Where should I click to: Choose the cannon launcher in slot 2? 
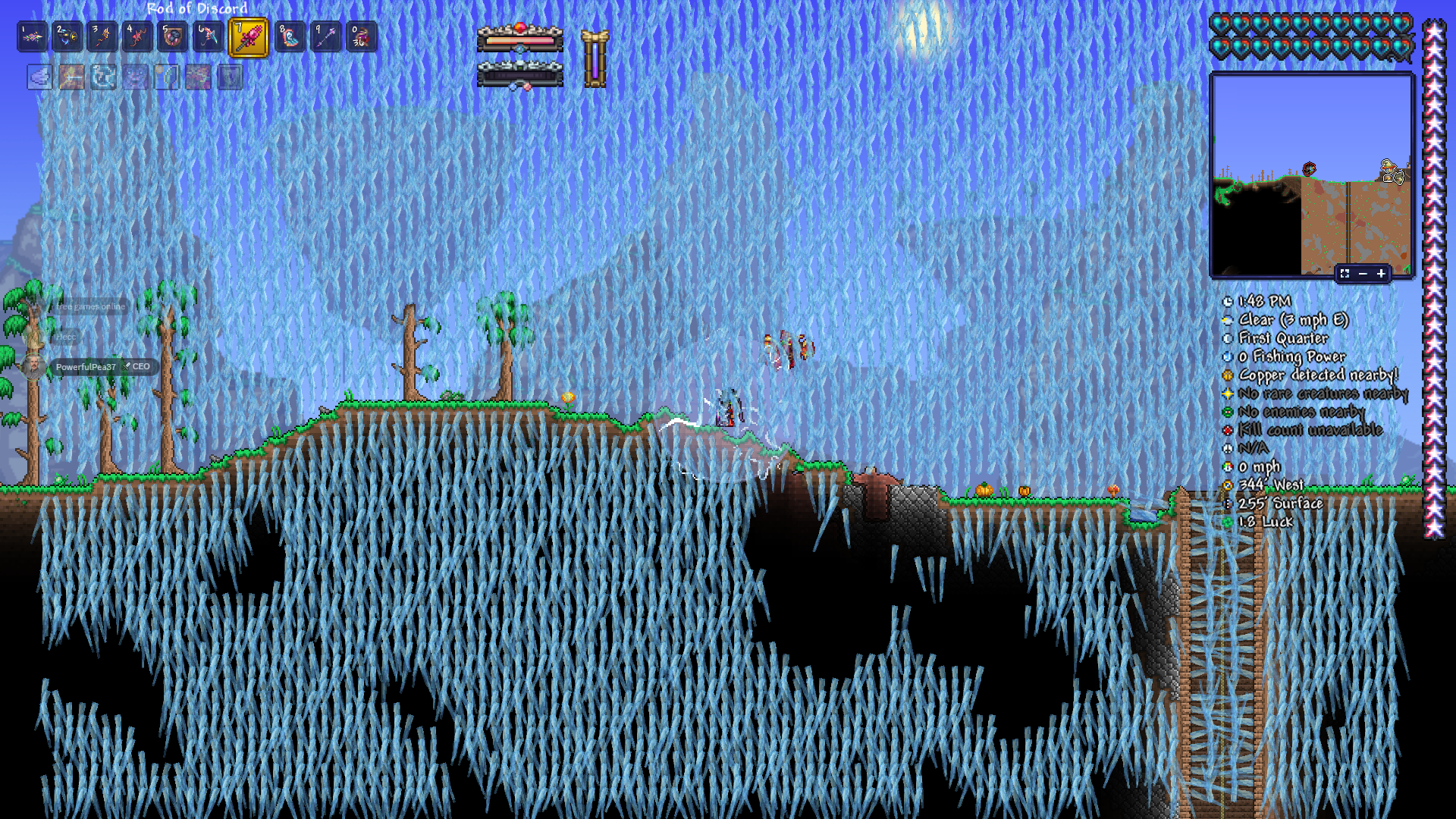coord(67,37)
